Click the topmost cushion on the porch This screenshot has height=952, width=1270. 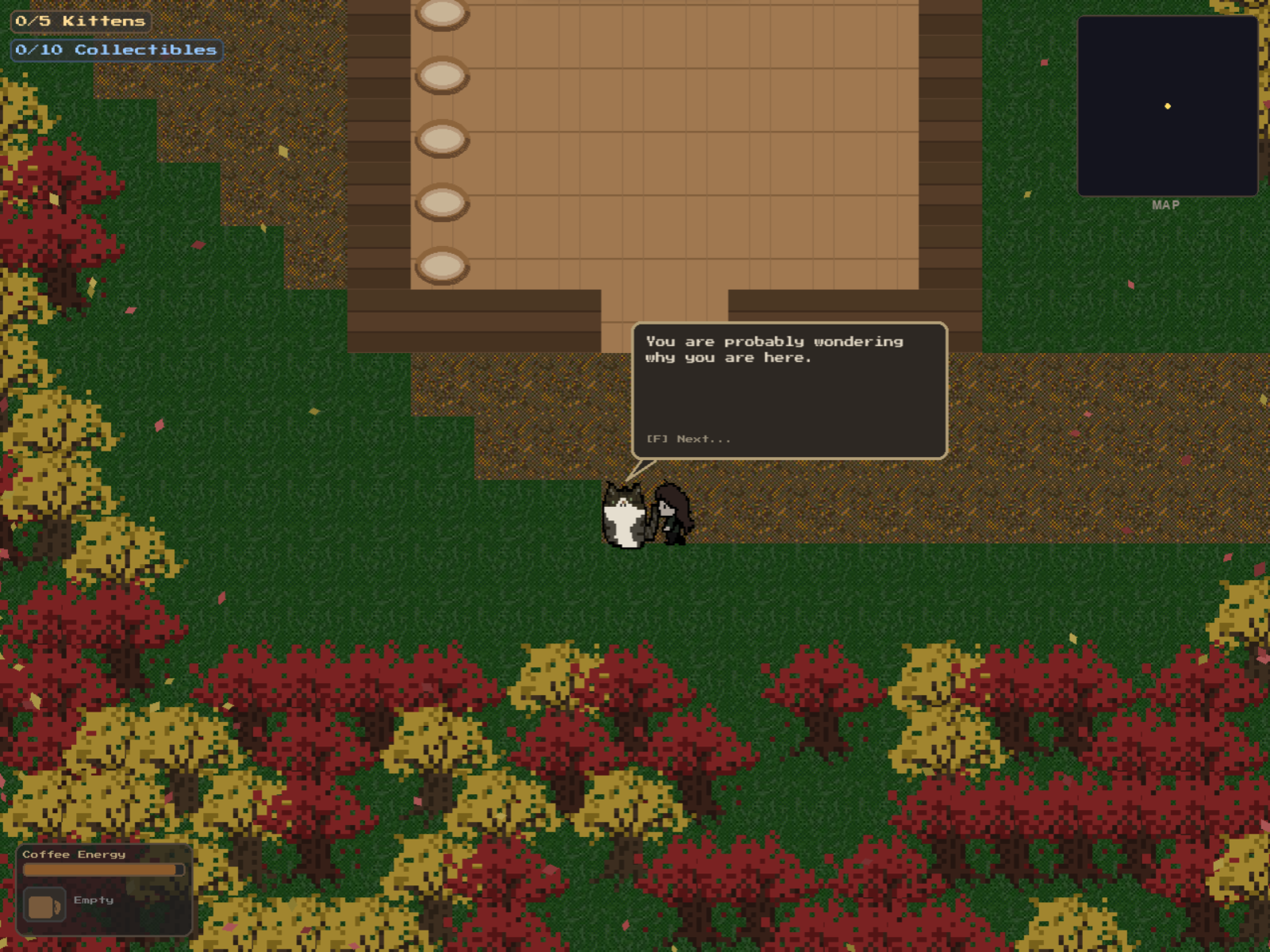coord(442,12)
